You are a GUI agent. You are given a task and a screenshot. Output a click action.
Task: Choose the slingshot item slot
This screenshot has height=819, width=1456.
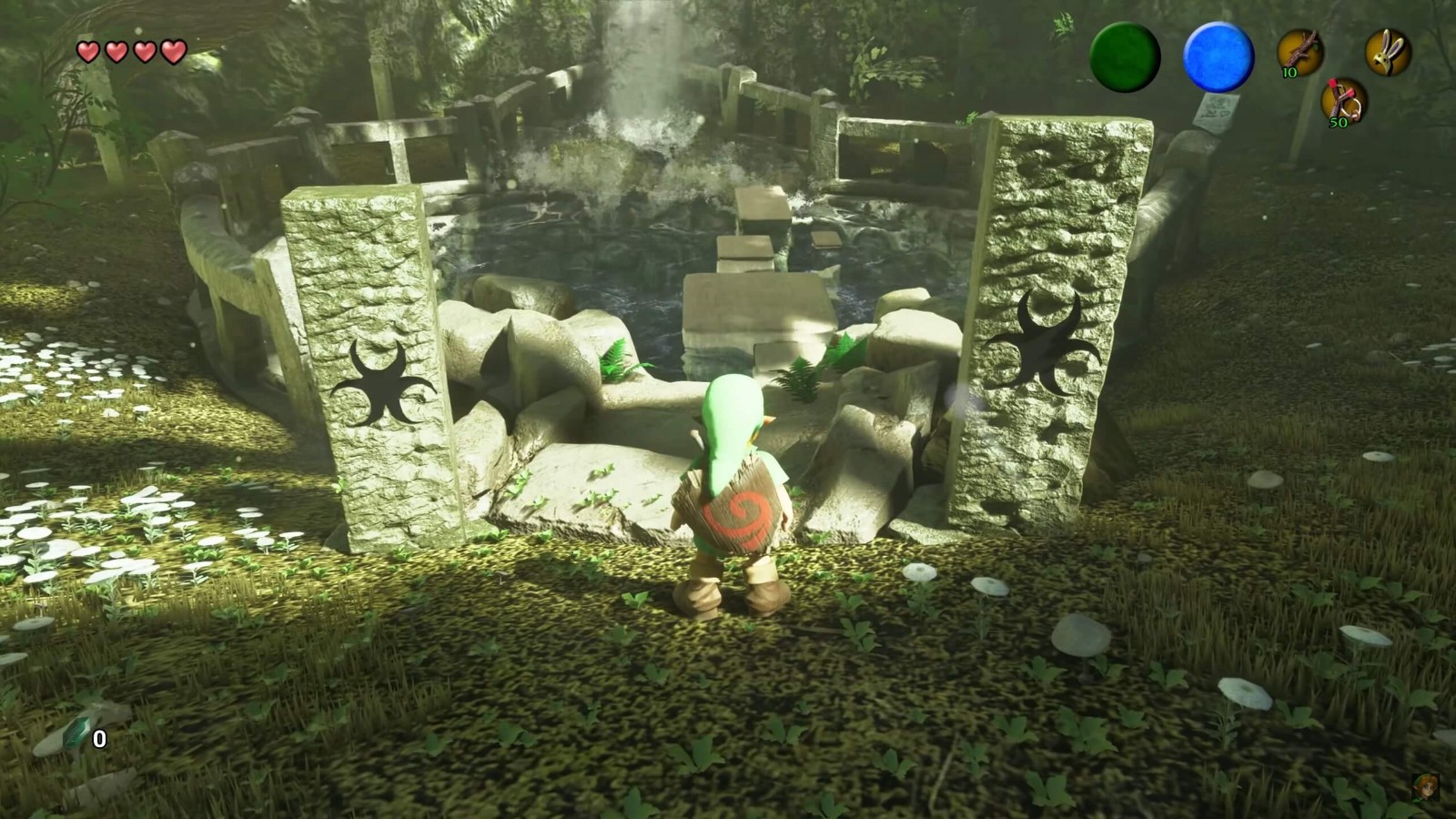(x=1344, y=101)
